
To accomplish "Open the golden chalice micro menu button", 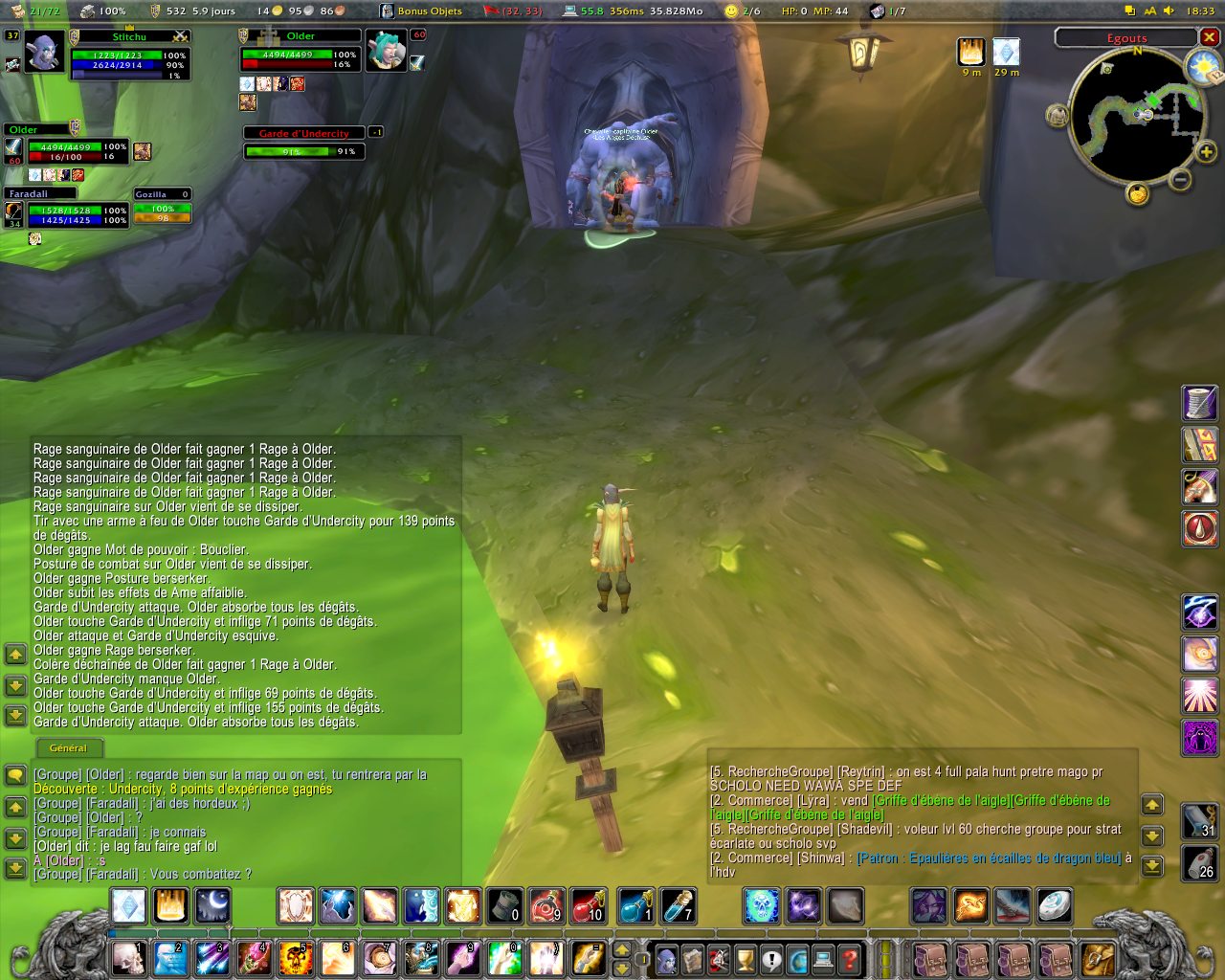I will tap(746, 958).
